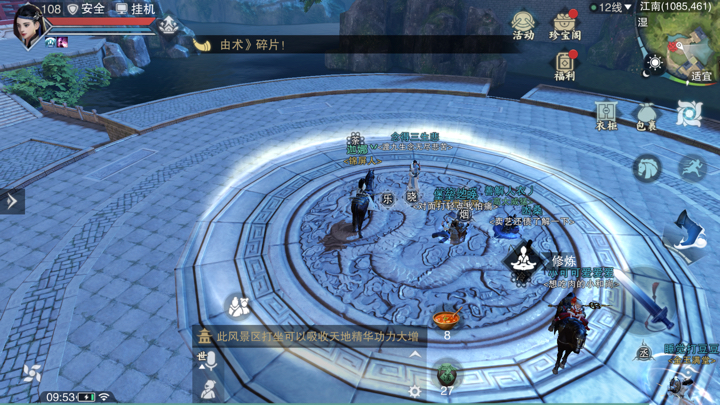Use the green item slot showing 27
The width and height of the screenshot is (720, 405).
click(447, 375)
